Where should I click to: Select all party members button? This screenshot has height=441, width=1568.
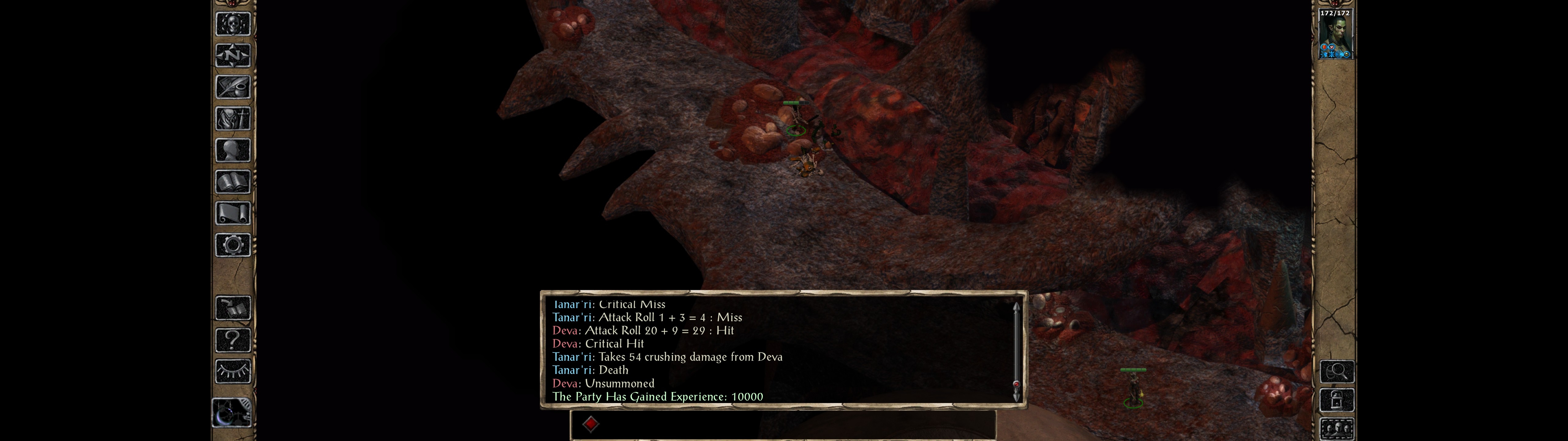1337,429
